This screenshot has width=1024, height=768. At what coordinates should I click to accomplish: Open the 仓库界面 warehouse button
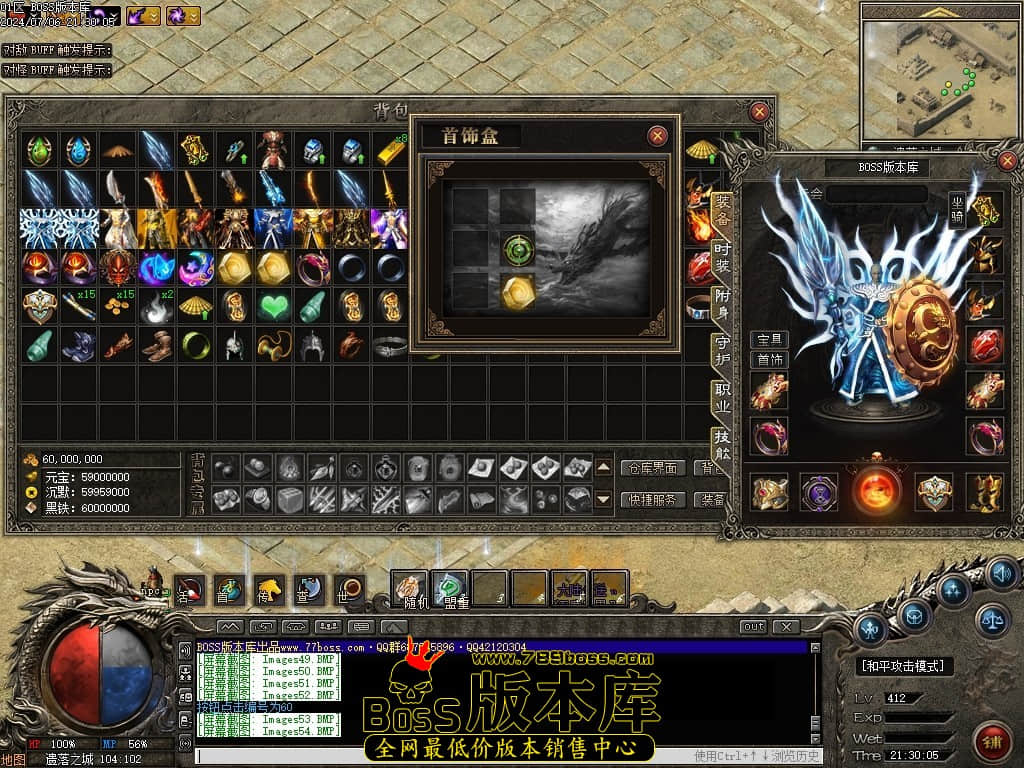click(654, 468)
